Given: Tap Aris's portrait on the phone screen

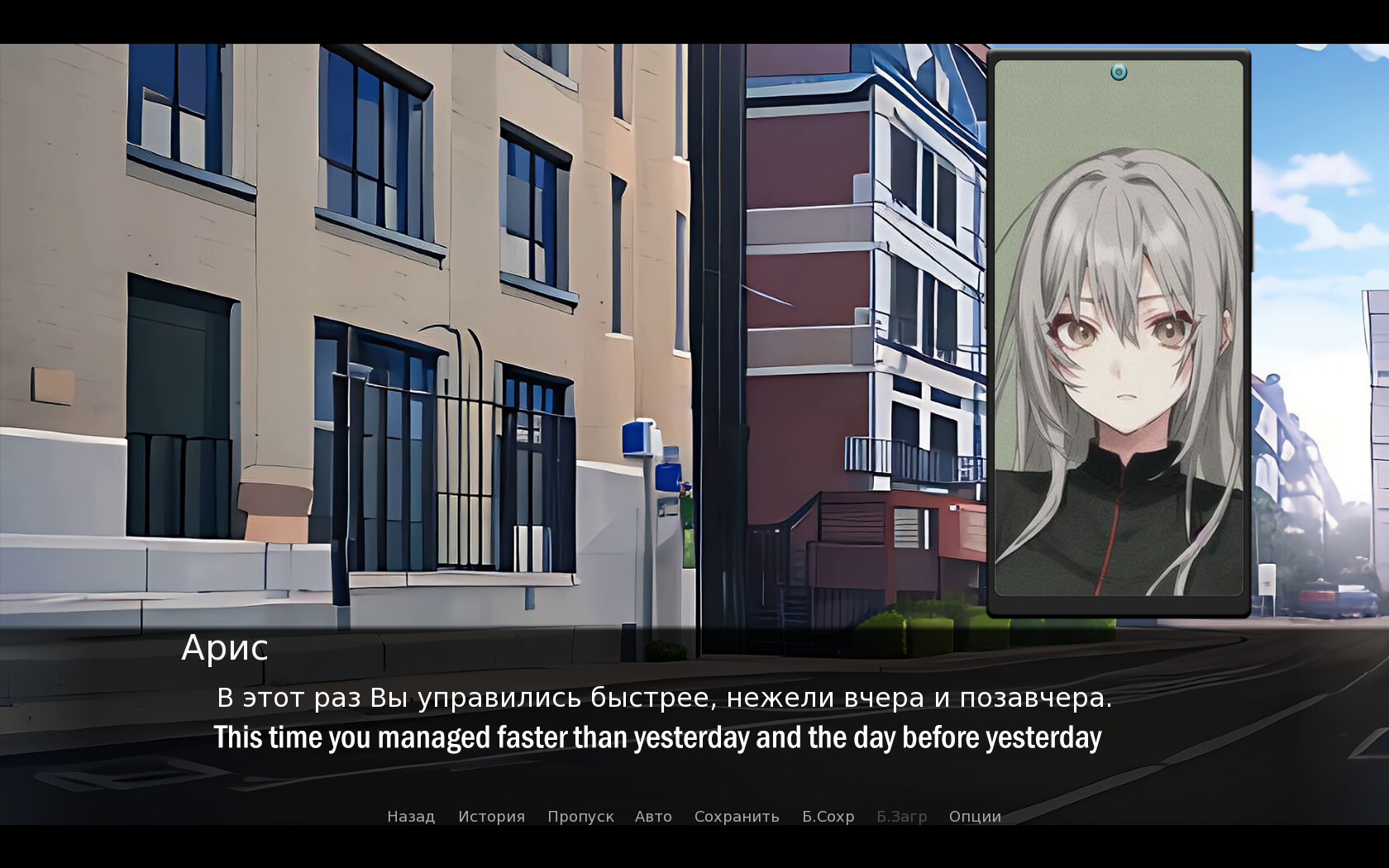Looking at the screenshot, I should coord(1120,347).
